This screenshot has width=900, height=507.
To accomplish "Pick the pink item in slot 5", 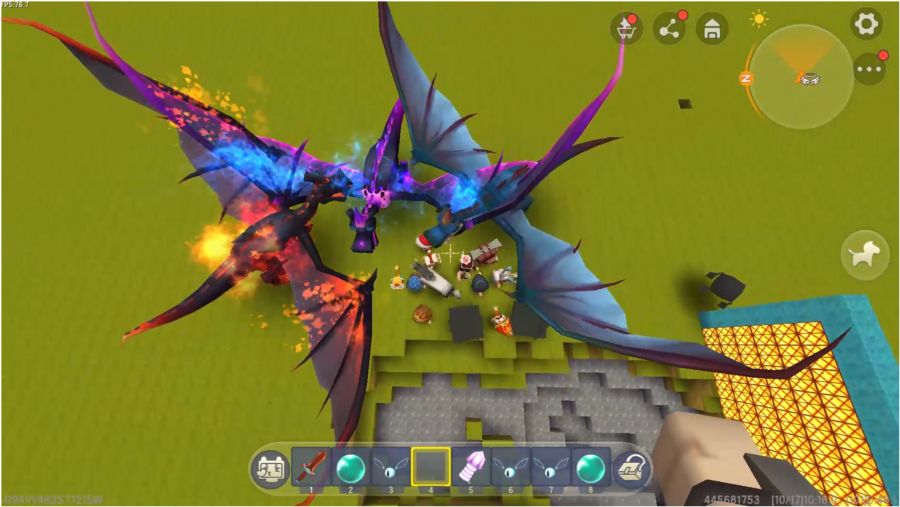I will pos(470,467).
